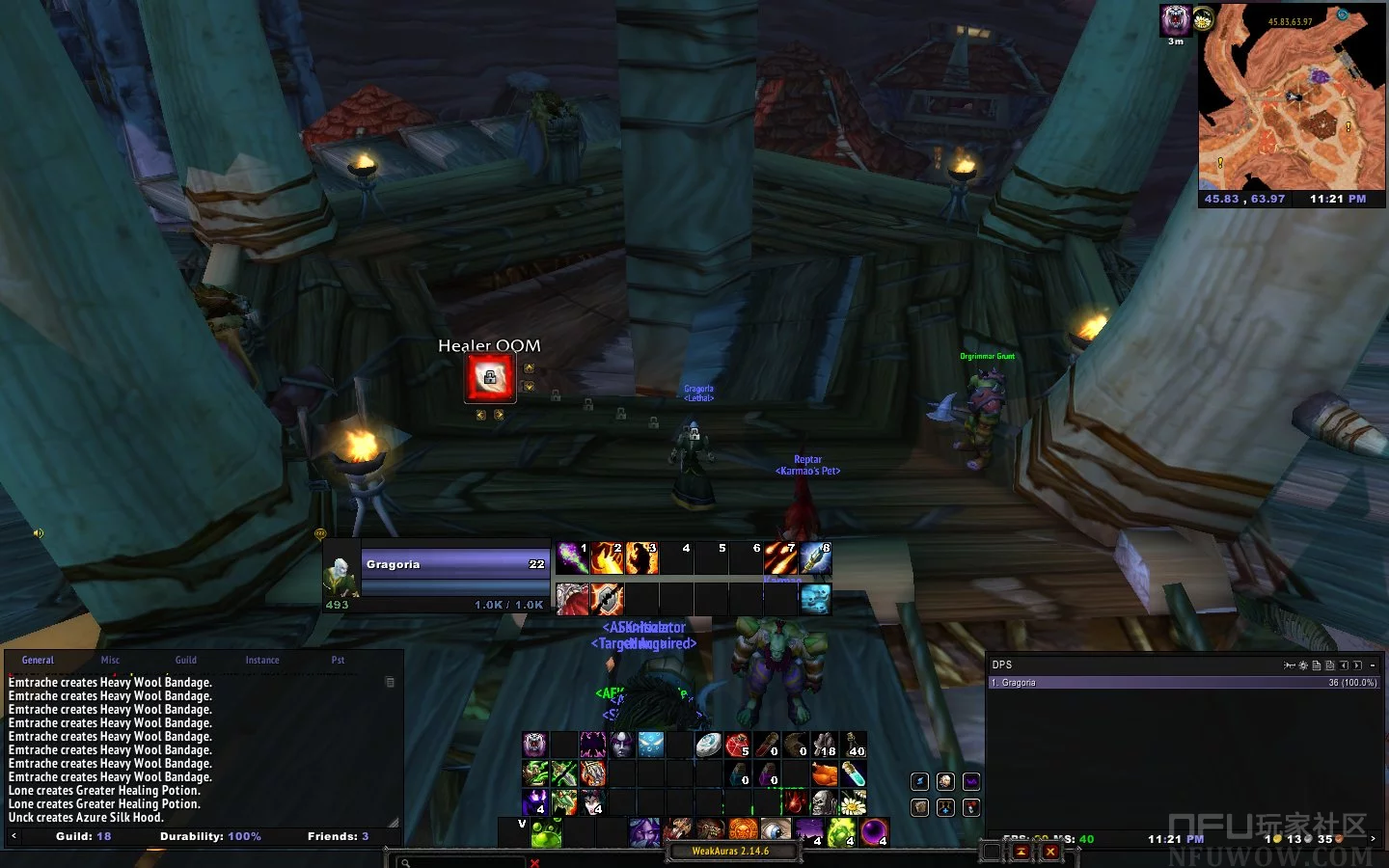Activate the blue eyeball spell icon
The height and width of the screenshot is (868, 1389).
tap(776, 830)
